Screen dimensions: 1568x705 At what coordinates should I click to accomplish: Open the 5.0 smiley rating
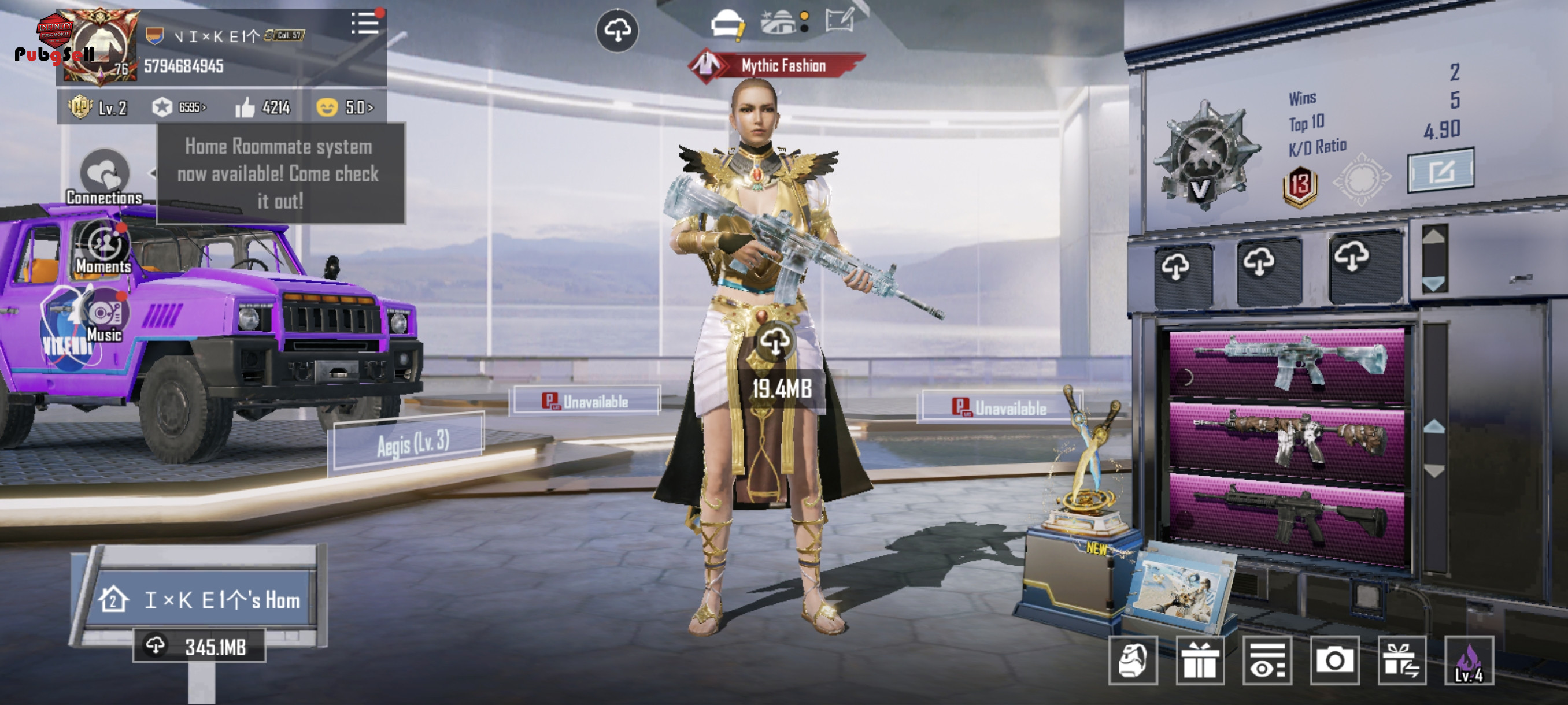[x=345, y=107]
